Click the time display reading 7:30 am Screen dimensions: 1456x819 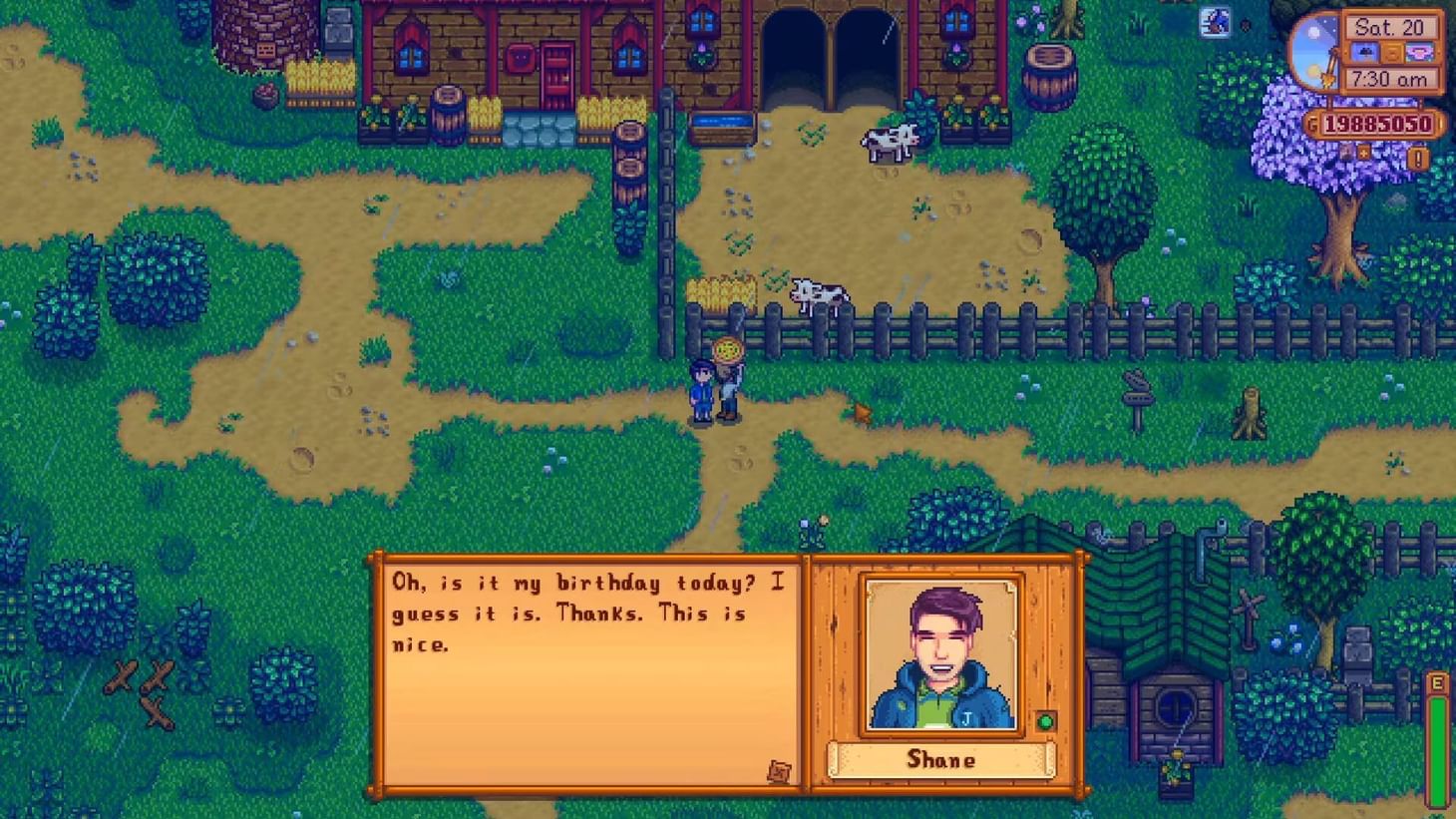[x=1389, y=78]
